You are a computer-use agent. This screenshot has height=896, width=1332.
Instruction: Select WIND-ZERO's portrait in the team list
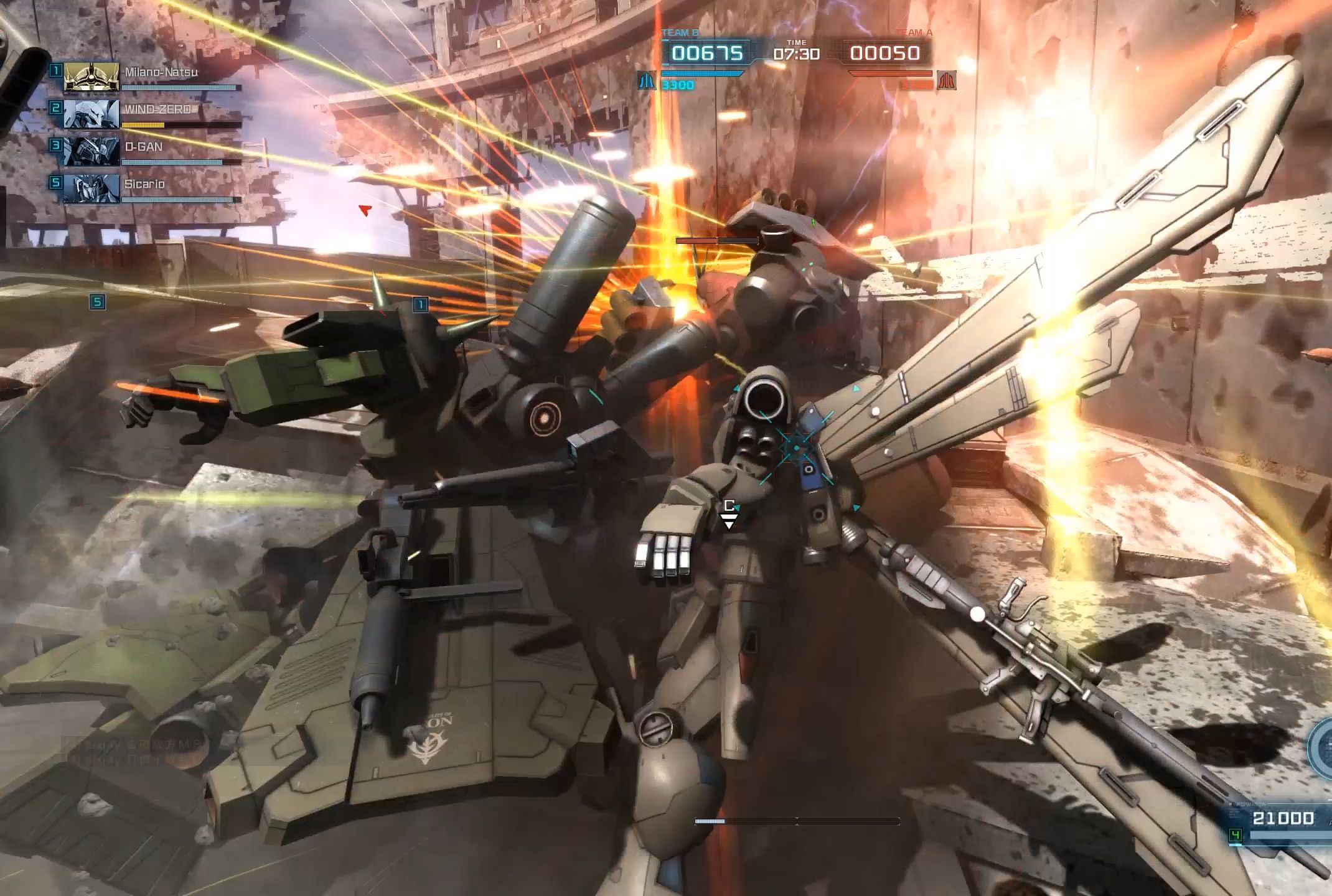[91, 114]
